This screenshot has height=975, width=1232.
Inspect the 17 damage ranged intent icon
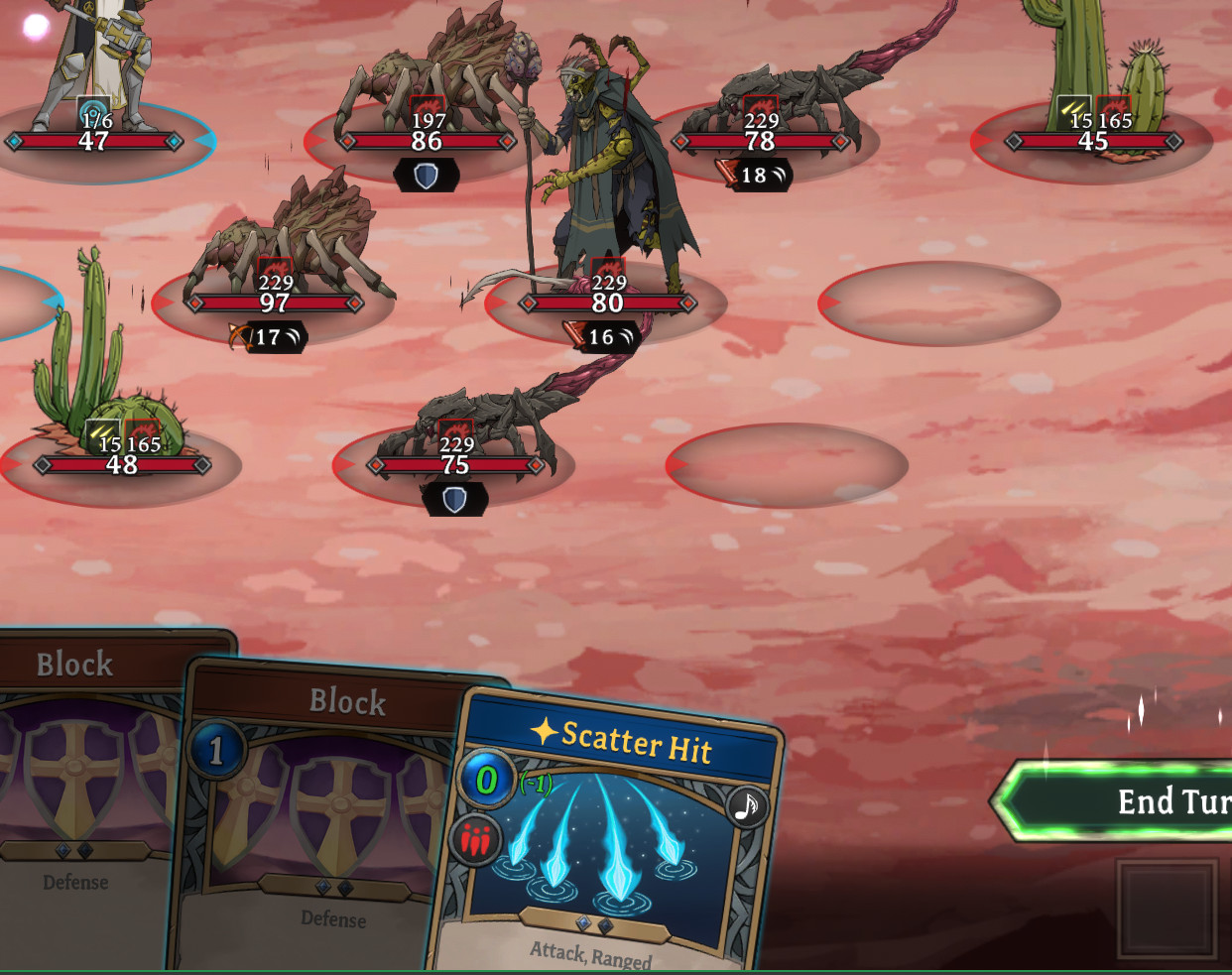267,337
